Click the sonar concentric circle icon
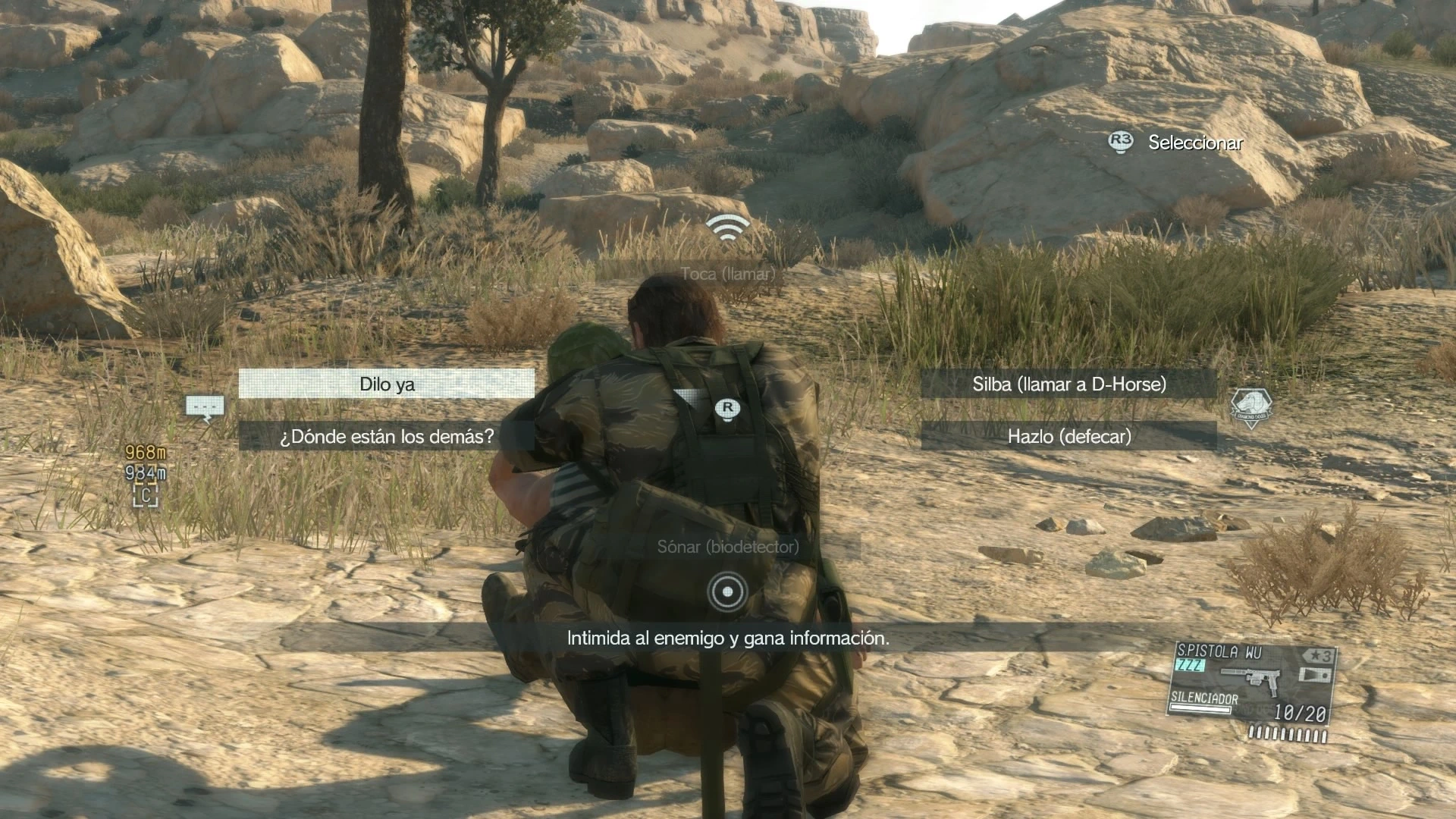Viewport: 1456px width, 819px height. pos(727,591)
